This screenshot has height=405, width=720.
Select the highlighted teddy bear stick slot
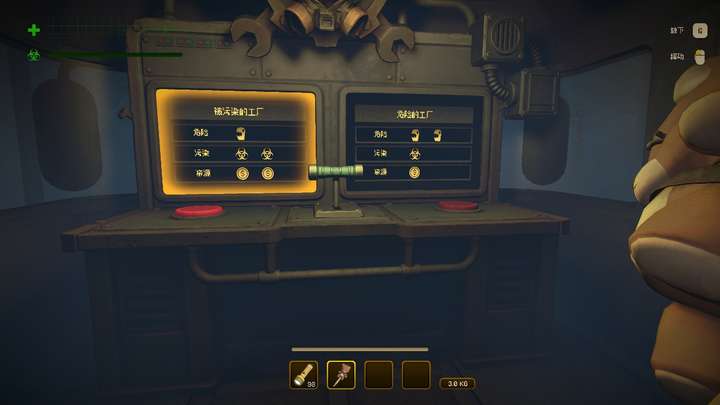click(x=341, y=374)
